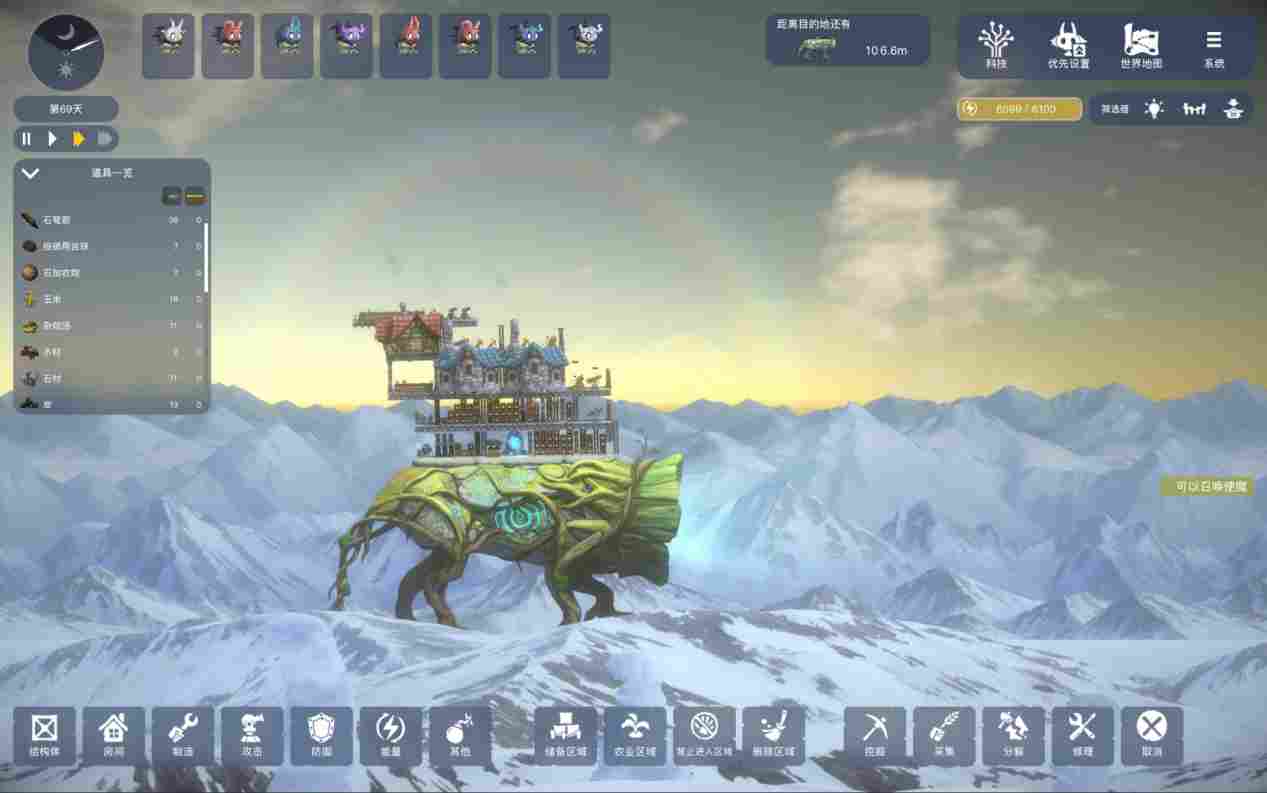Open the 房间 room build category
The width and height of the screenshot is (1267, 793).
point(114,735)
